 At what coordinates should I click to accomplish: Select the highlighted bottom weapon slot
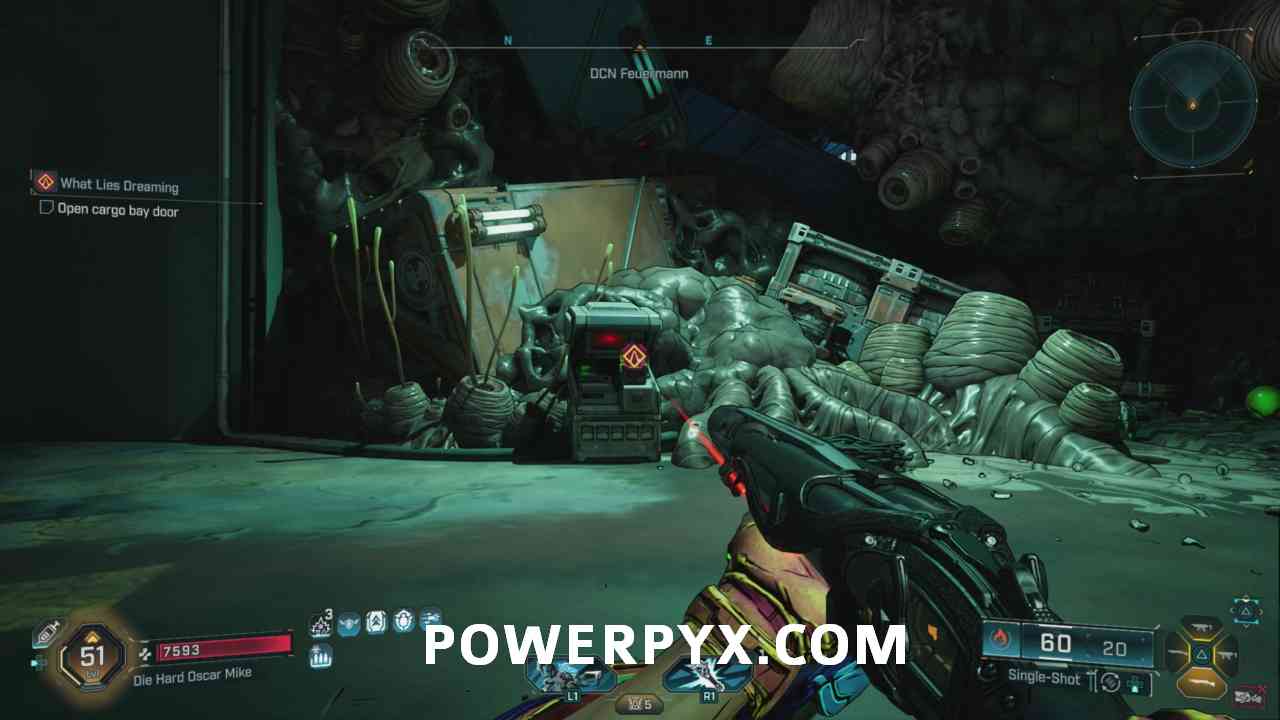click(x=1201, y=682)
